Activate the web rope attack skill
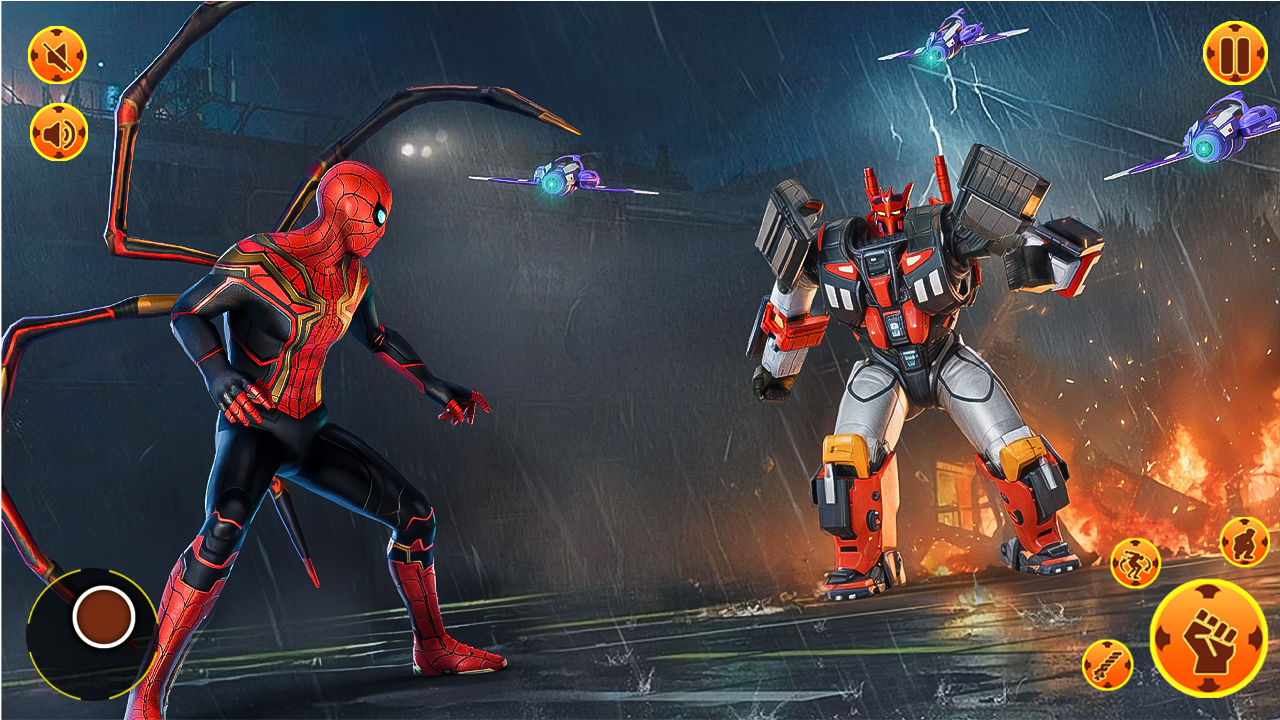This screenshot has width=1280, height=720. pos(1106,662)
